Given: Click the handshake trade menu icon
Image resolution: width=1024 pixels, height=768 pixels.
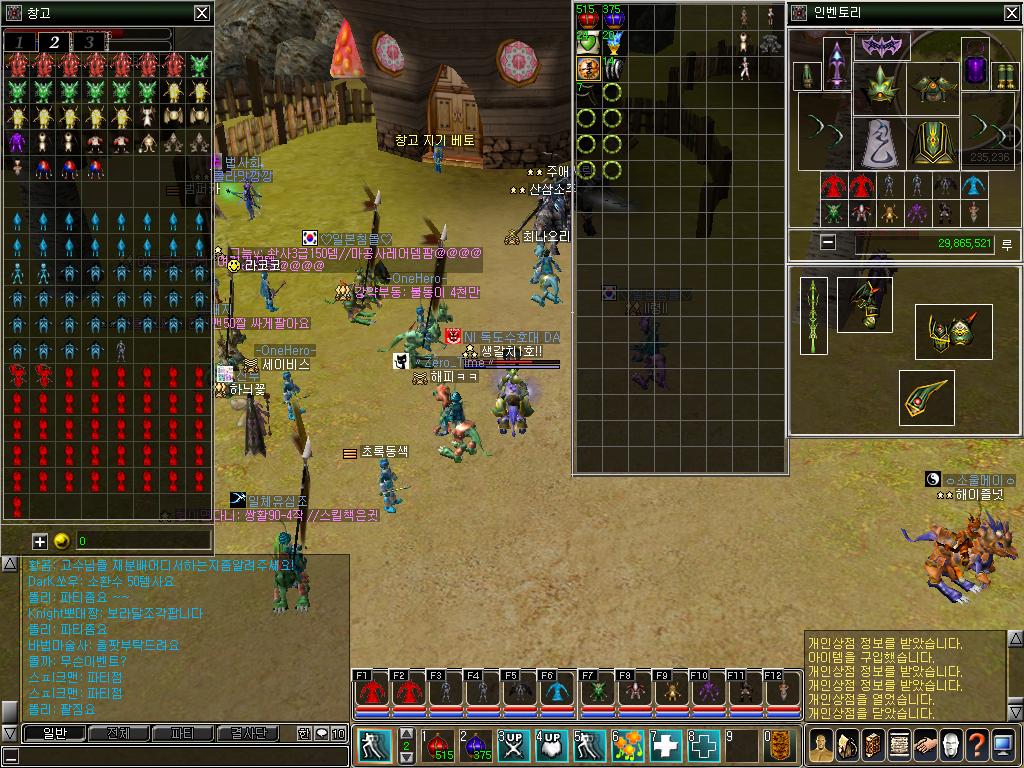Looking at the screenshot, I should coord(924,745).
